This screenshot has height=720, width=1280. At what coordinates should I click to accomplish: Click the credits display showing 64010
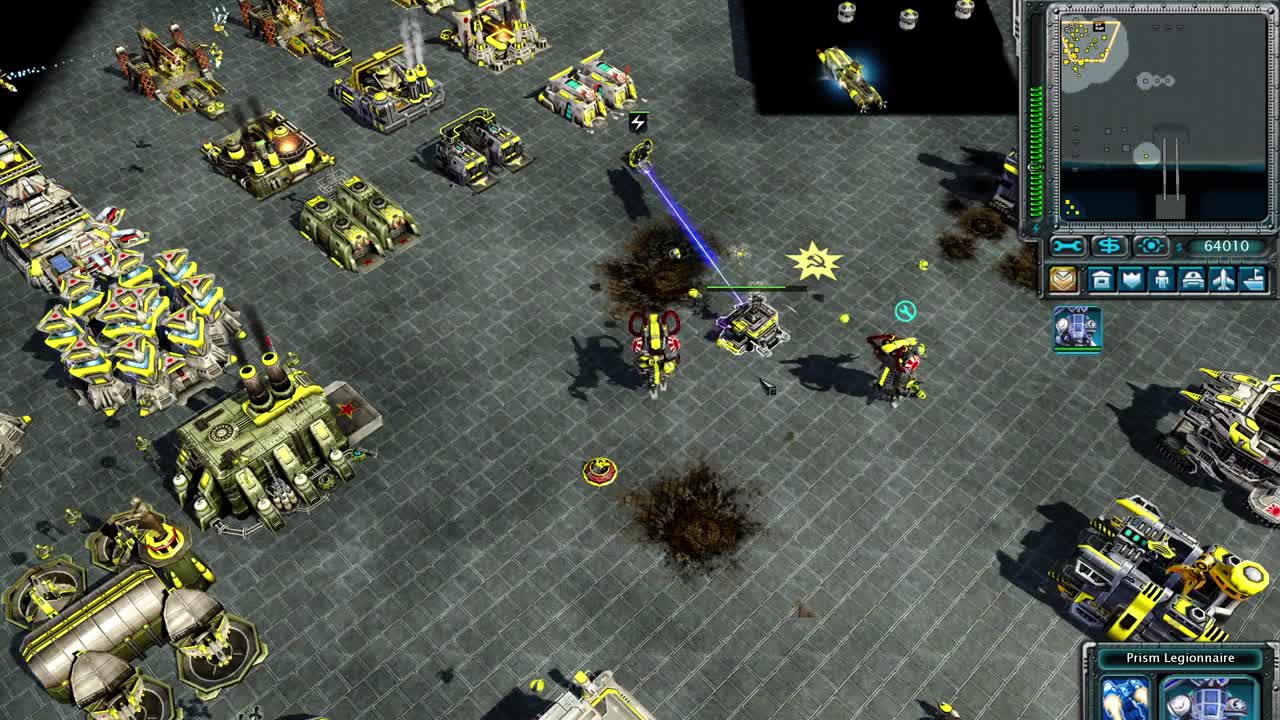(x=1228, y=246)
